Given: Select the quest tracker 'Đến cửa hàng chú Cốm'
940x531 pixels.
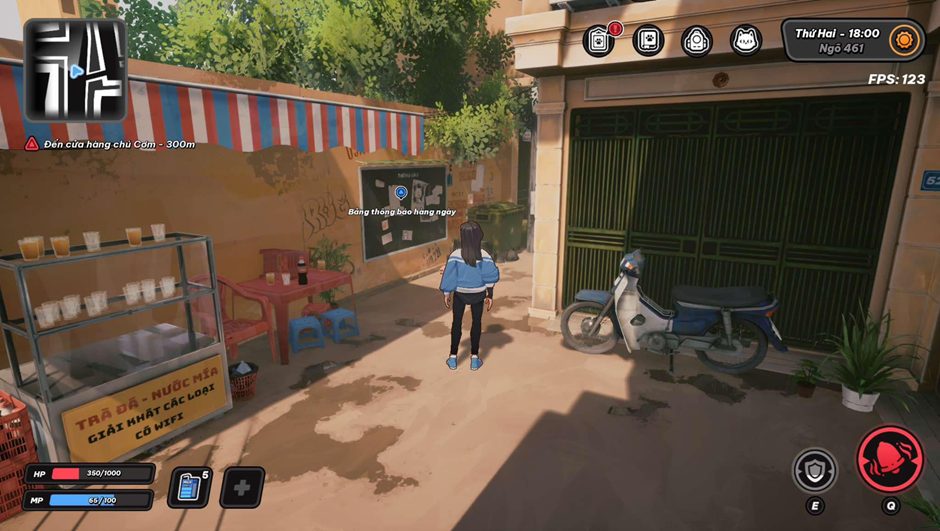Looking at the screenshot, I should click(110, 145).
